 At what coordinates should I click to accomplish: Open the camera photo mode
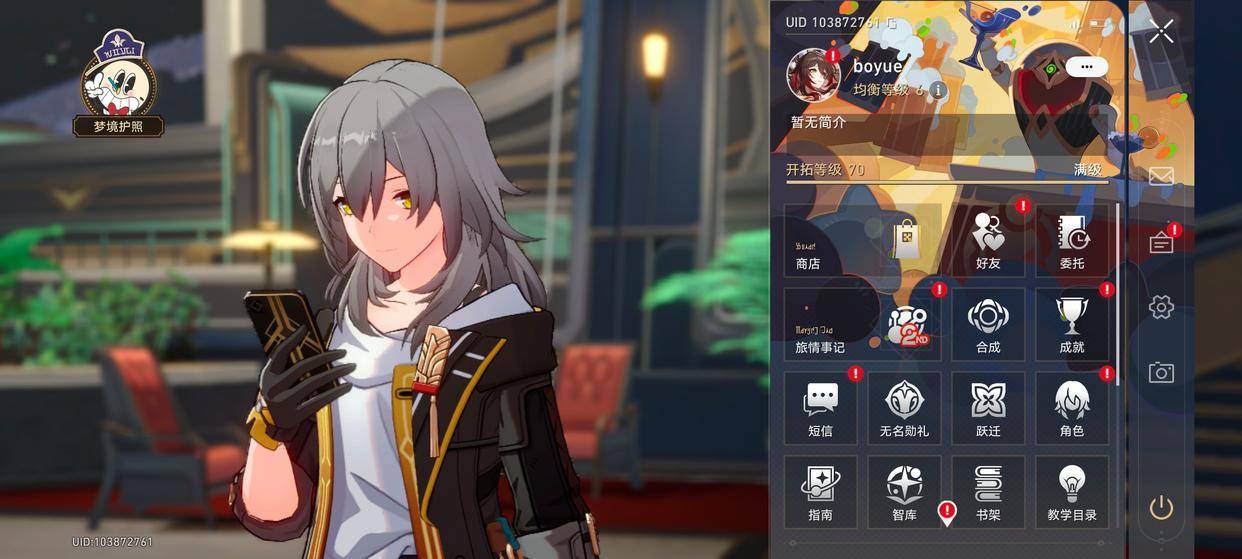1161,373
